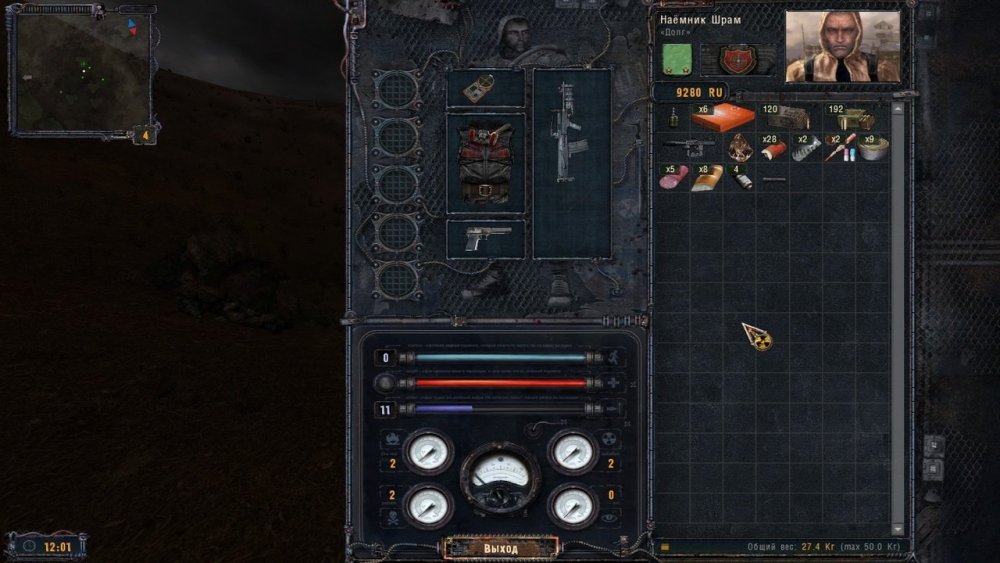Viewport: 1000px width, 563px height.
Task: Select the stack of nine canned food
Action: [872, 149]
